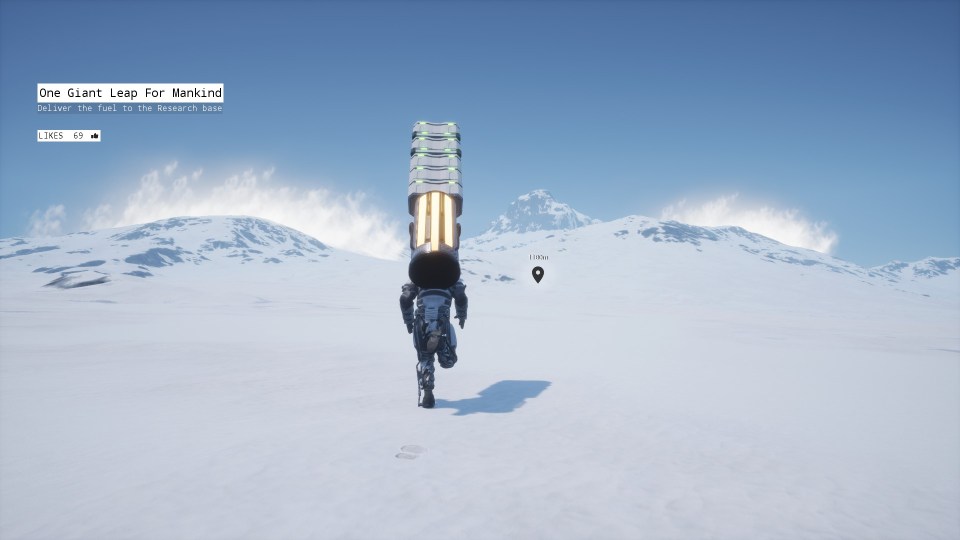The width and height of the screenshot is (960, 540).
Task: Click the LIKES thumbs-up icon
Action: (95, 136)
